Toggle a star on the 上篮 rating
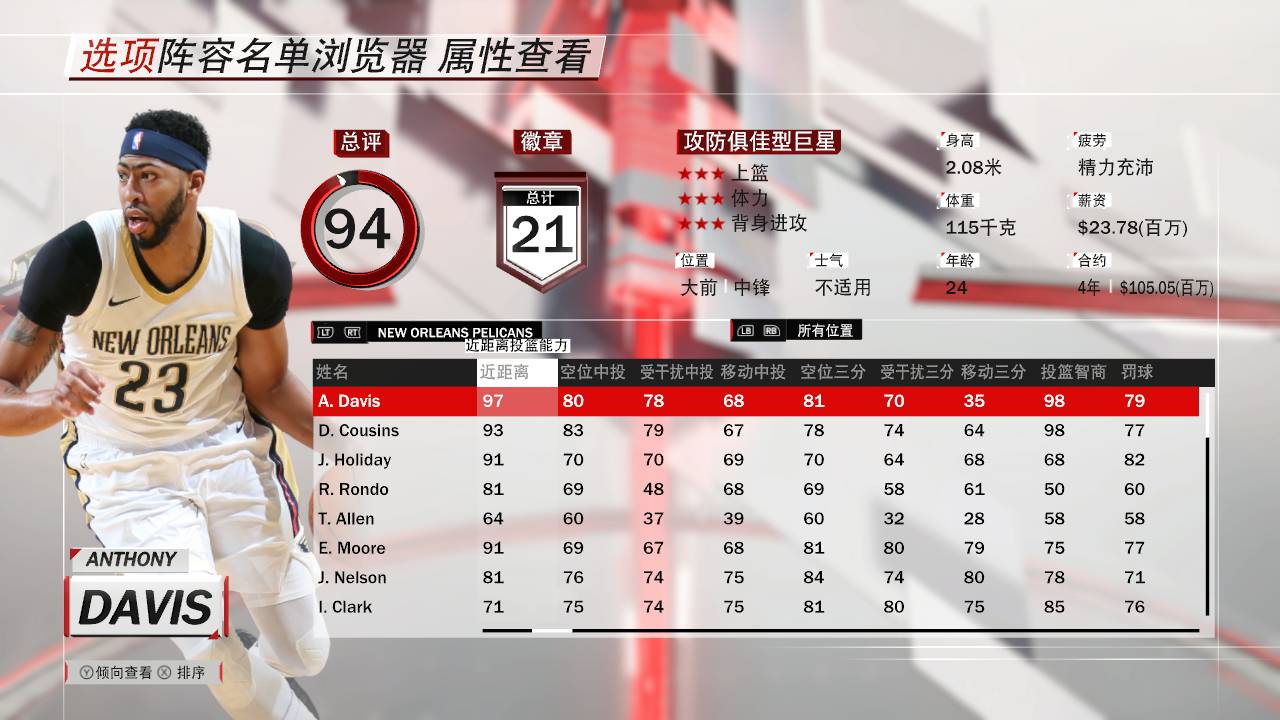Viewport: 1280px width, 720px height. (x=700, y=172)
